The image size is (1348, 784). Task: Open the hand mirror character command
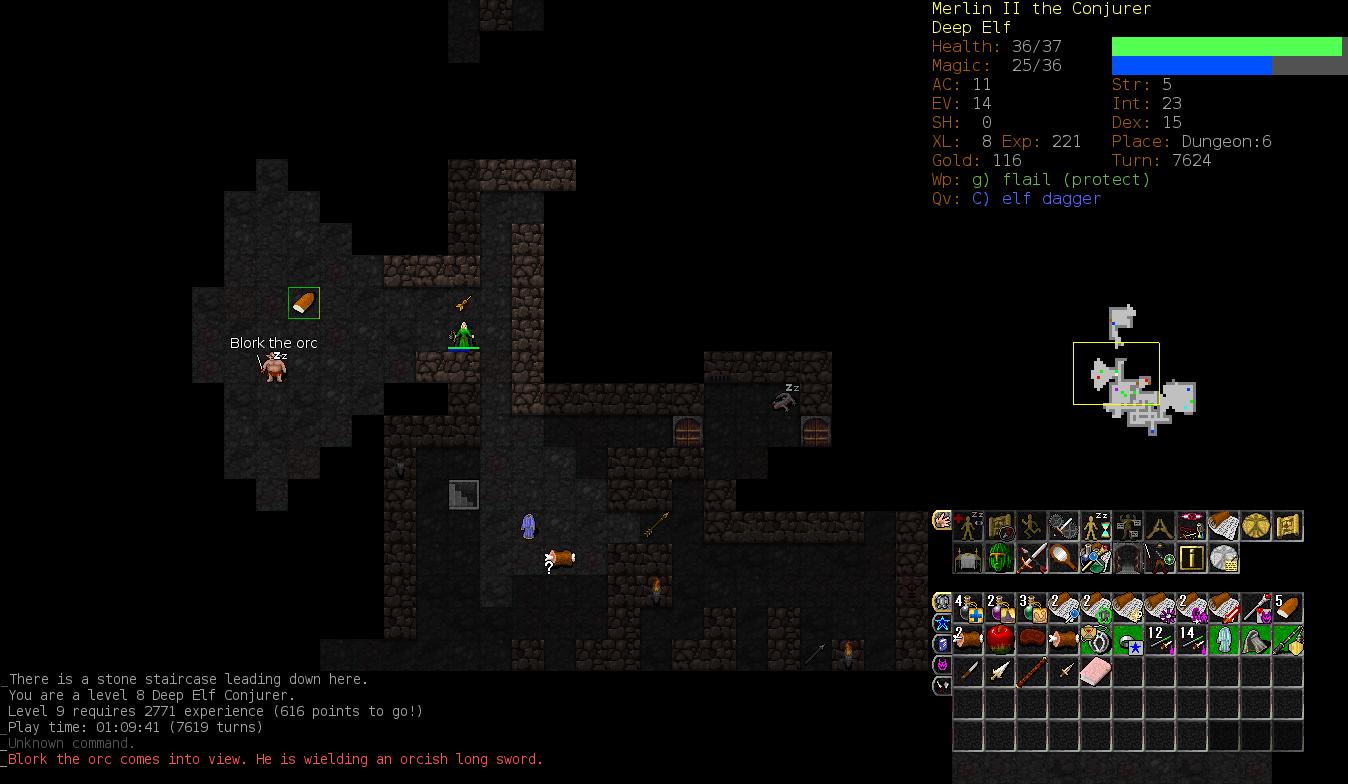tap(1063, 558)
